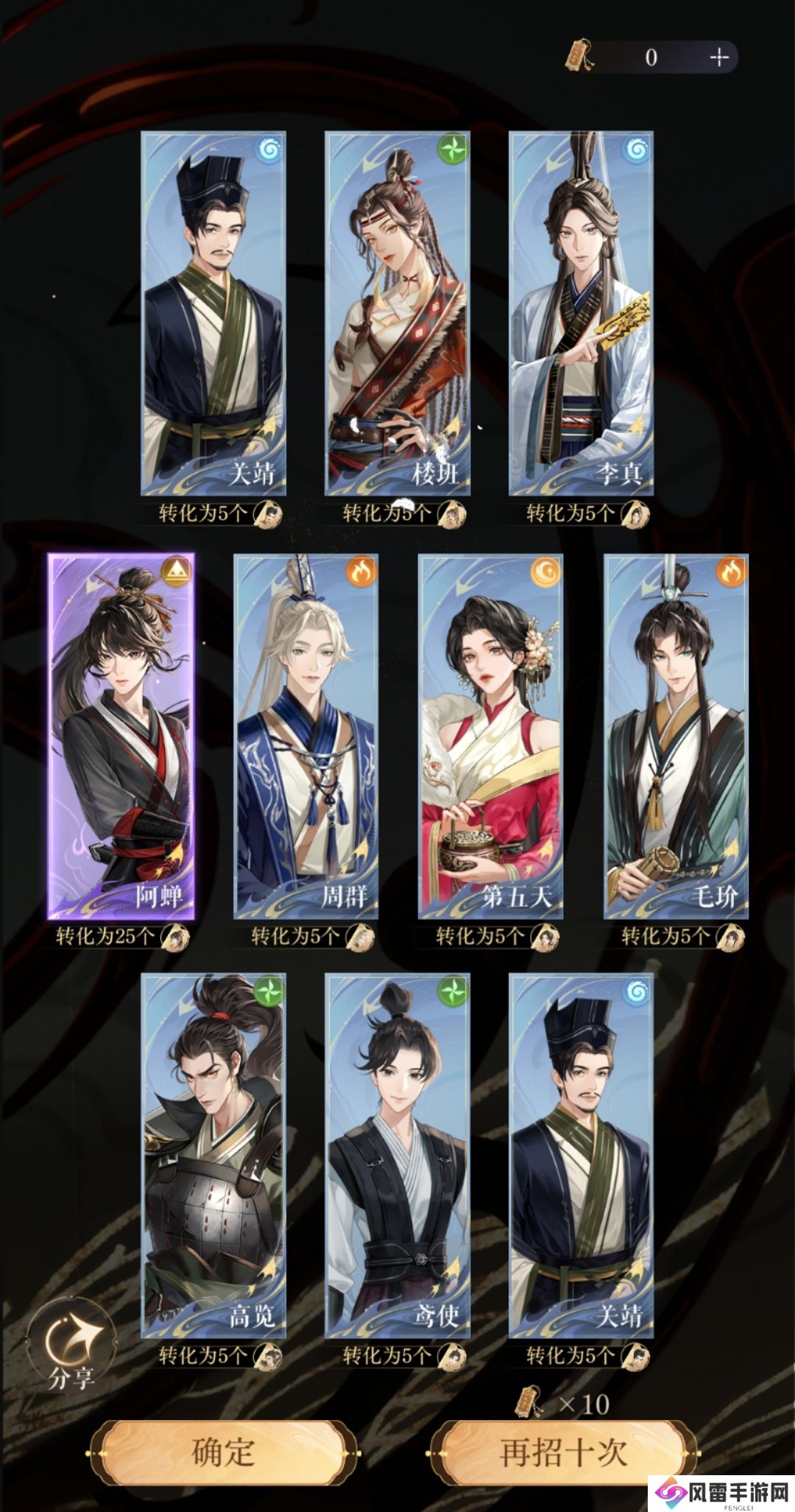Viewport: 795px width, 1512px height.
Task: Confirm the results with 确定
Action: (223, 1452)
